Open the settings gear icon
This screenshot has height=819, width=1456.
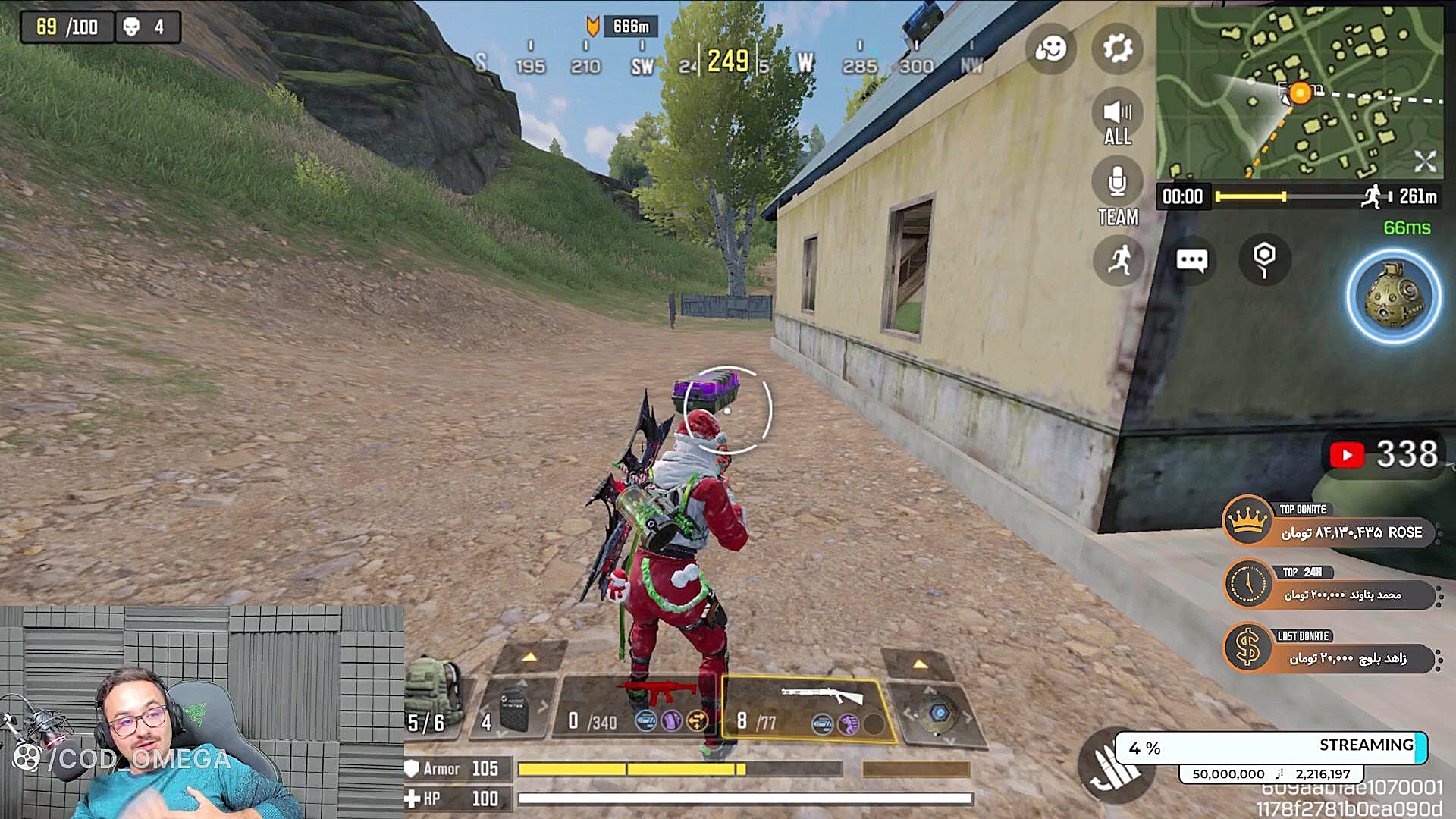[x=1117, y=49]
